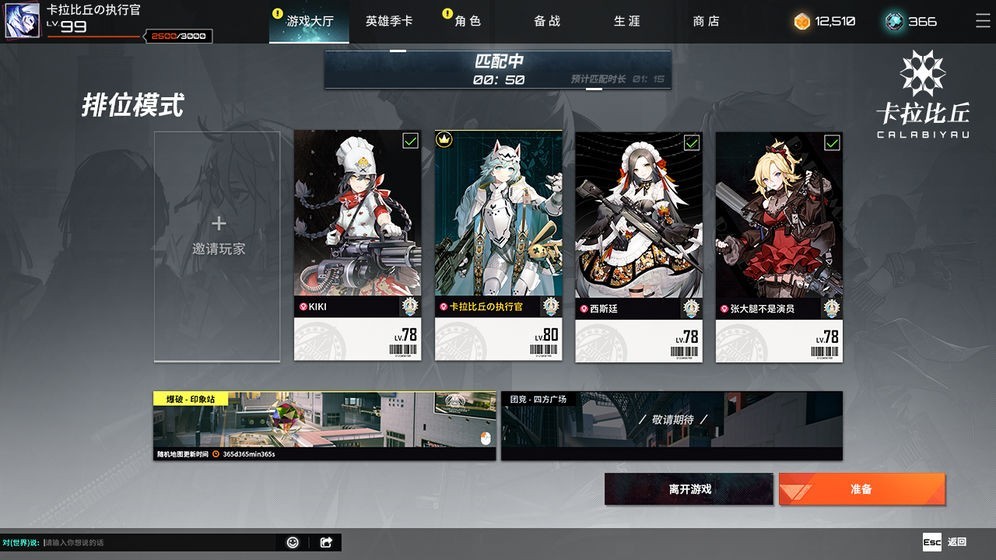Choose the 爆破 - 印象站 map thumbnail
This screenshot has height=560, width=996.
pos(324,426)
